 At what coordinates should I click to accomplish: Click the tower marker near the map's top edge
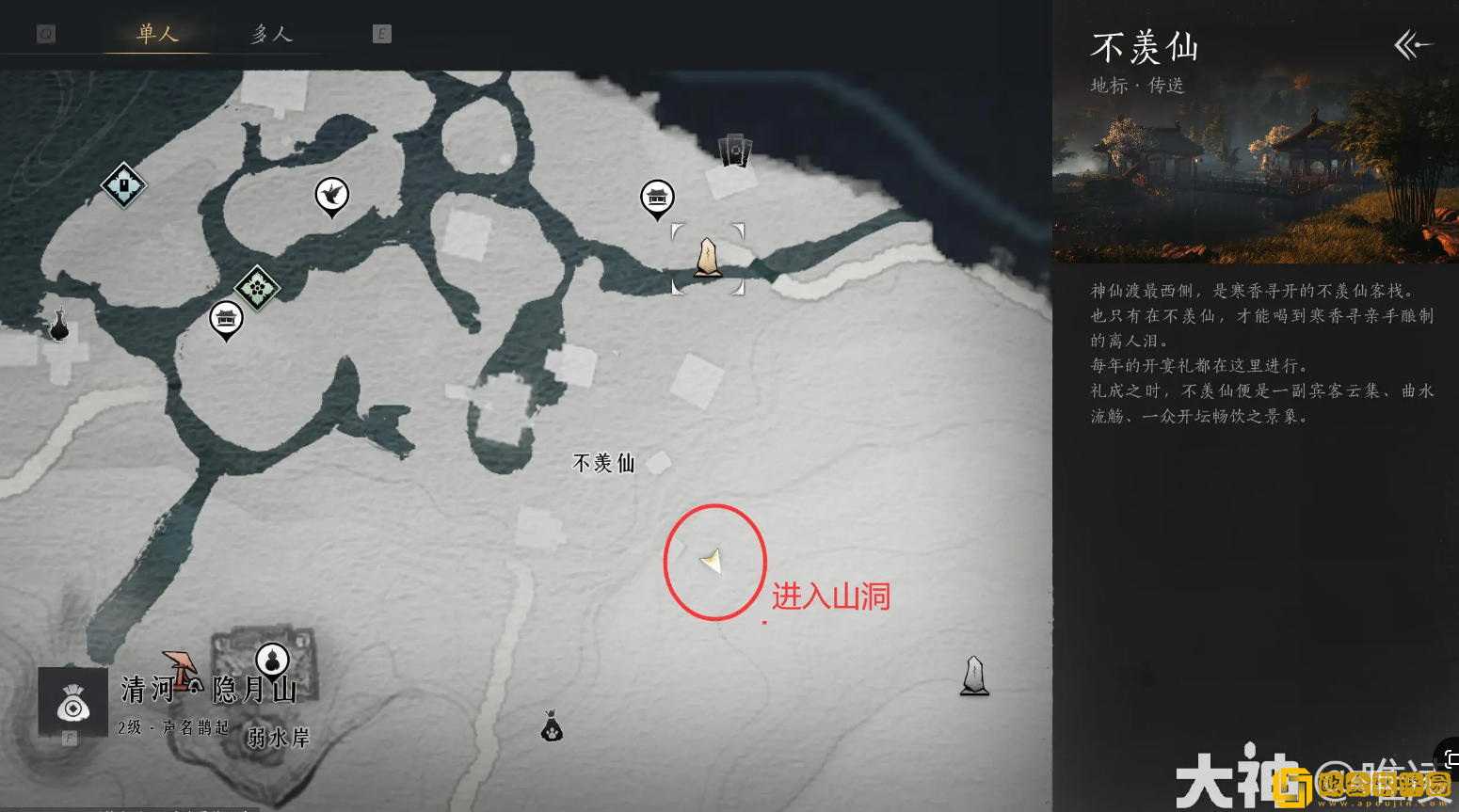[x=733, y=149]
